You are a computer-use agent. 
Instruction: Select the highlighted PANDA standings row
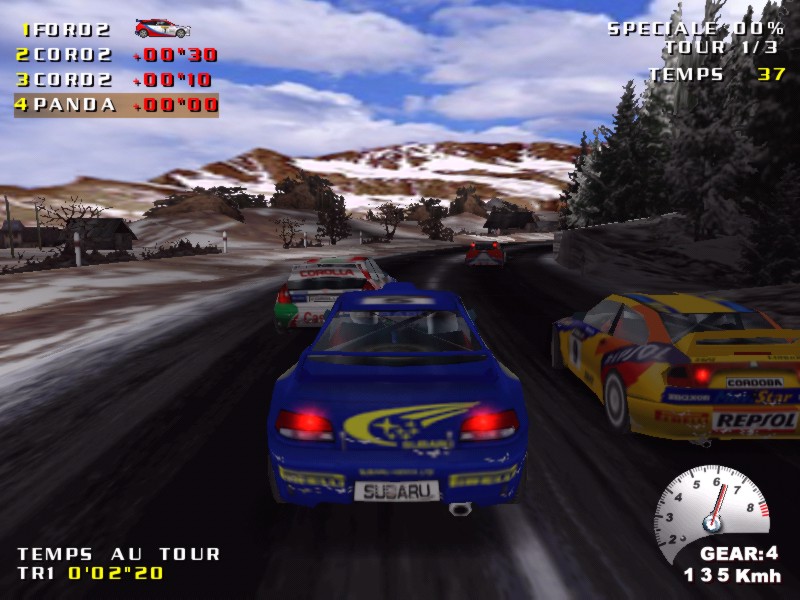[116, 105]
